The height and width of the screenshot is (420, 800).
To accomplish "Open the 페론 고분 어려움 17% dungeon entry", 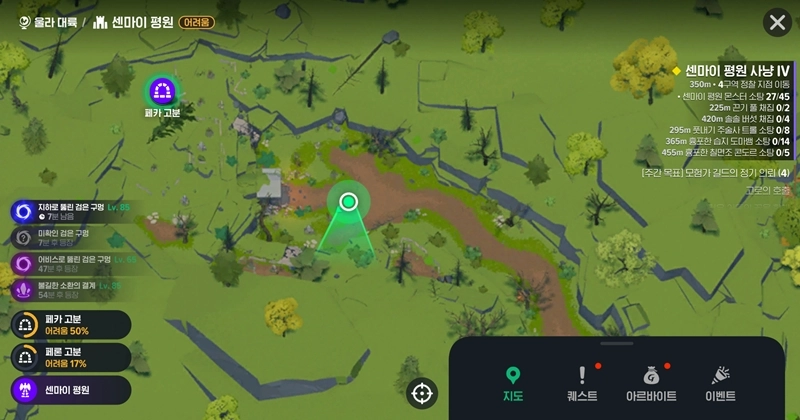I will click(x=65, y=357).
